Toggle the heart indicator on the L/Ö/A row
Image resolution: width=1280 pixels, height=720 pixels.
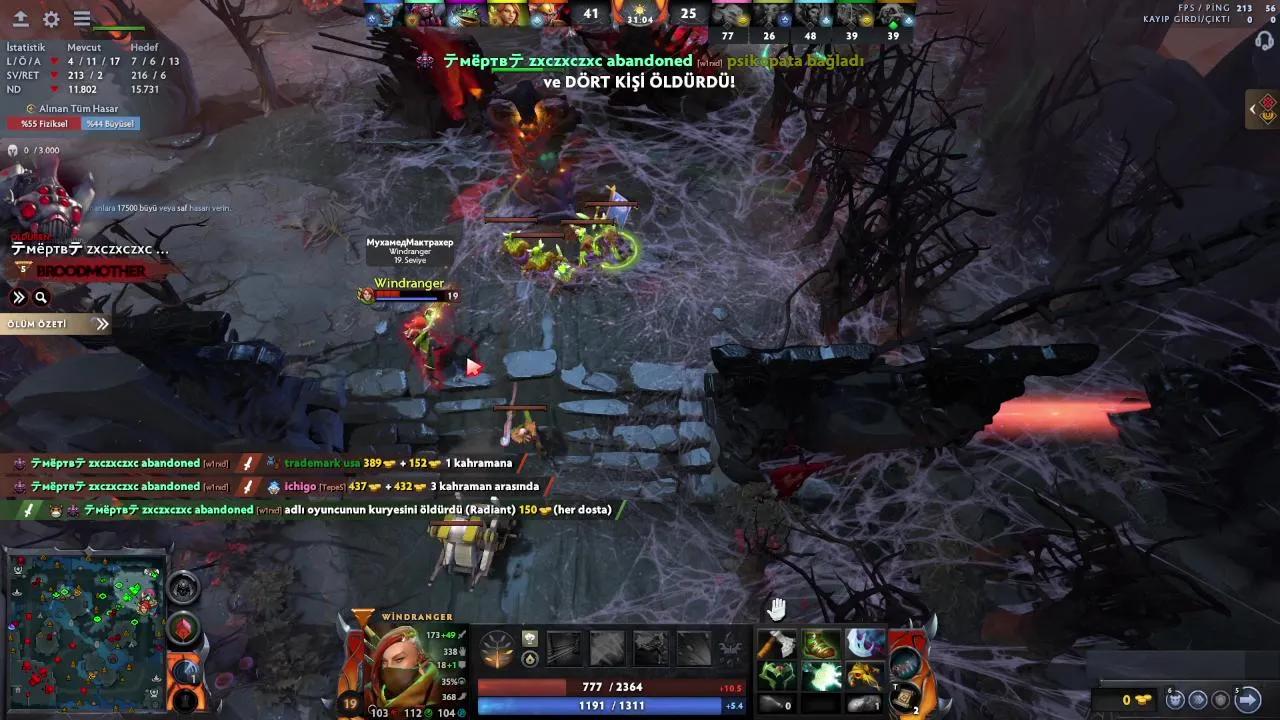point(54,61)
